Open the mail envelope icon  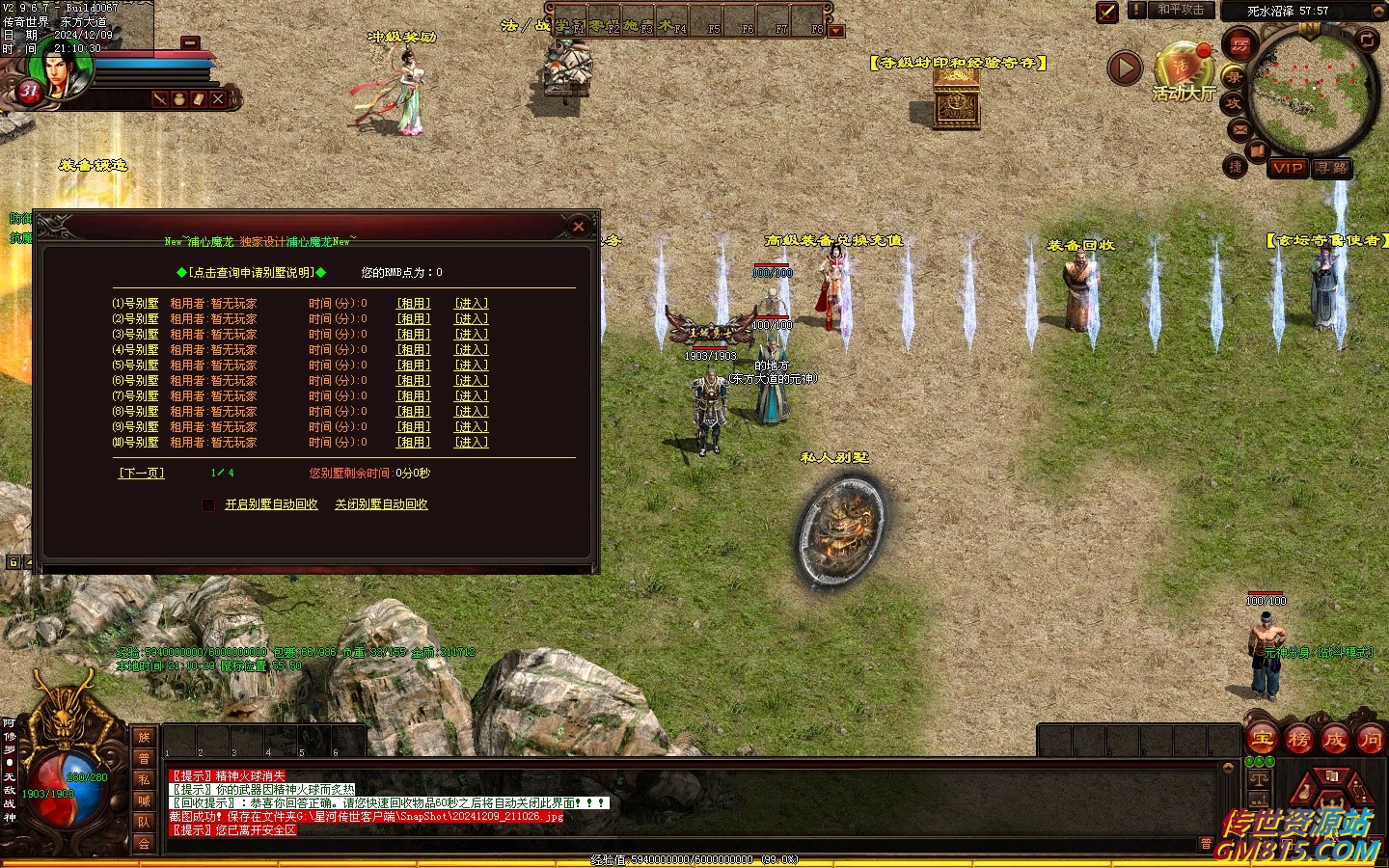pyautogui.click(x=1240, y=129)
